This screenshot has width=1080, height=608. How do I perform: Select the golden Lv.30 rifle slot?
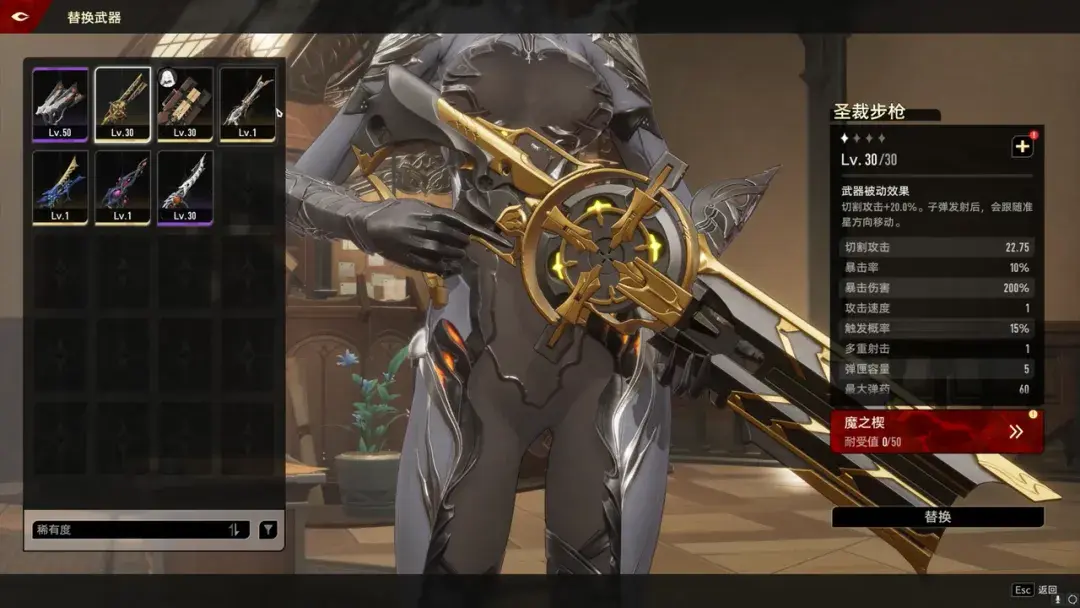pos(123,104)
